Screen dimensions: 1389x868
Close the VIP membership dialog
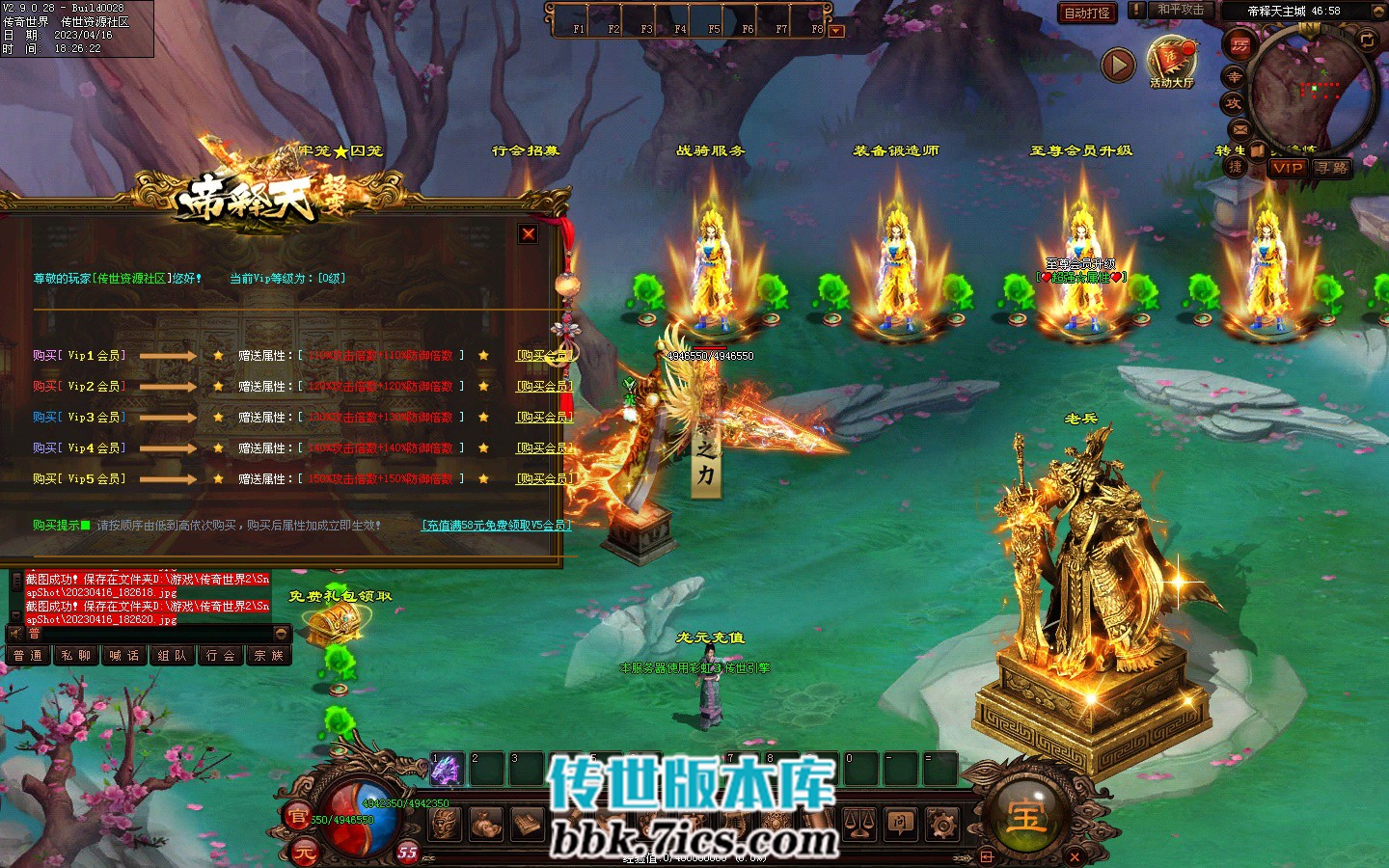point(529,233)
